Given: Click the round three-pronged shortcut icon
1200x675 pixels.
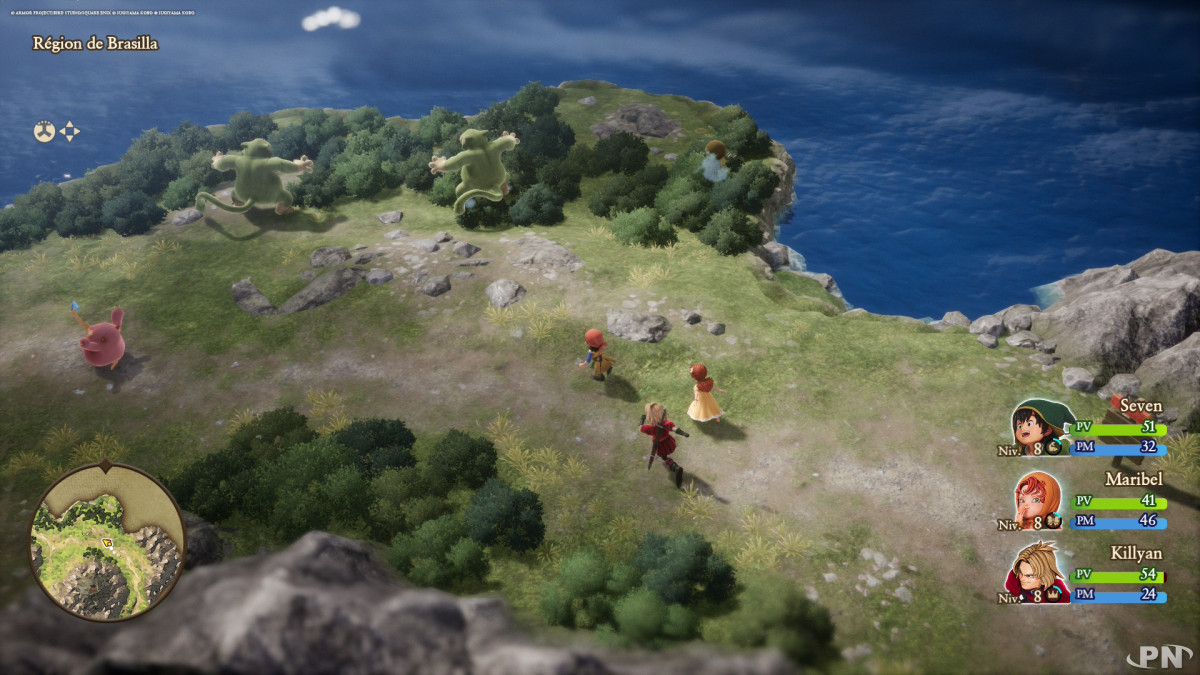Looking at the screenshot, I should (x=44, y=131).
